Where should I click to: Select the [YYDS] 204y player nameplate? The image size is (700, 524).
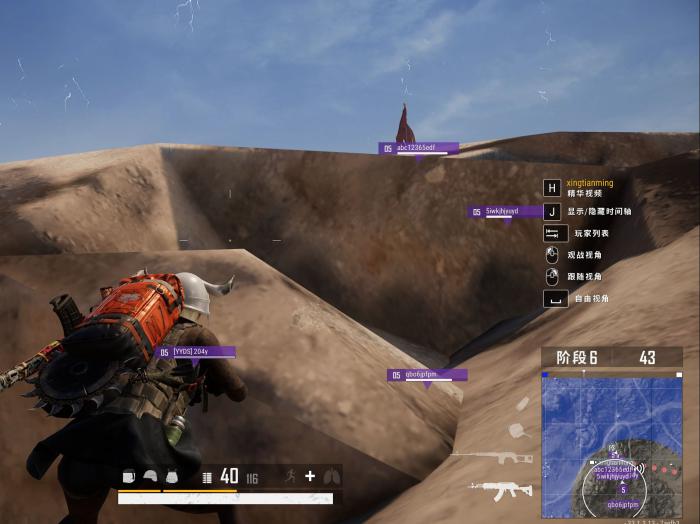[x=196, y=352]
